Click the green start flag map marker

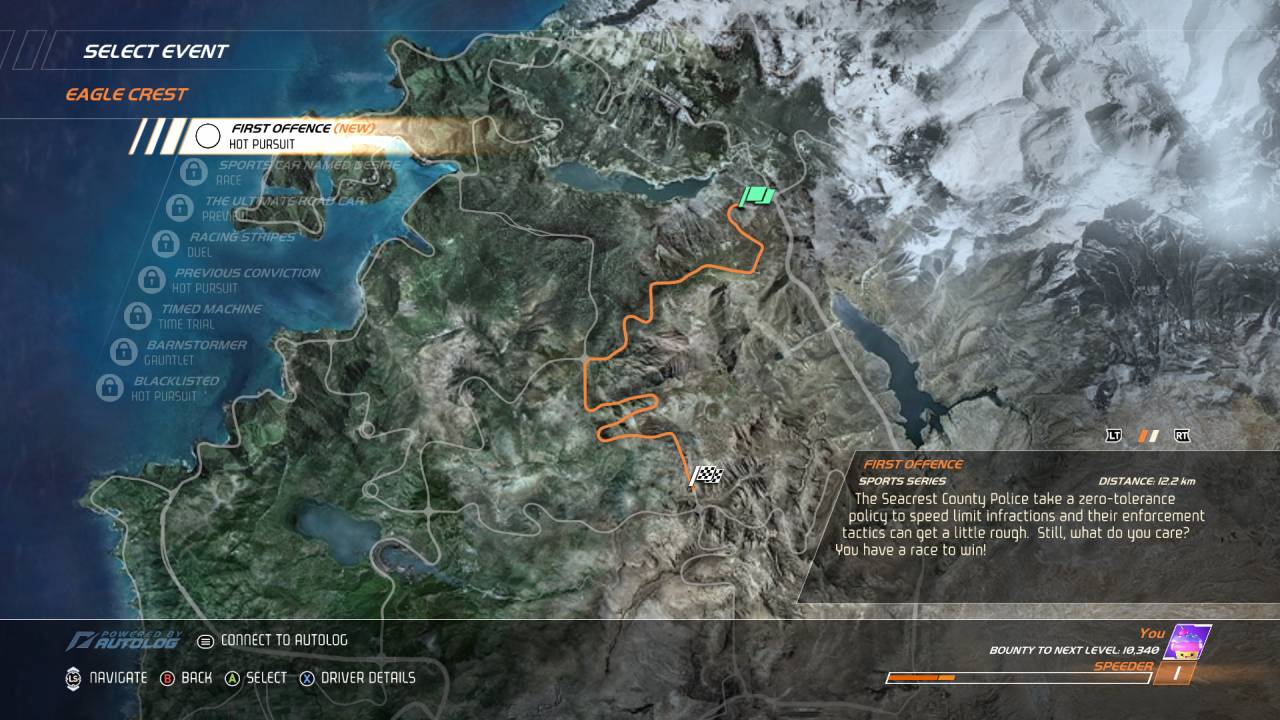click(757, 196)
